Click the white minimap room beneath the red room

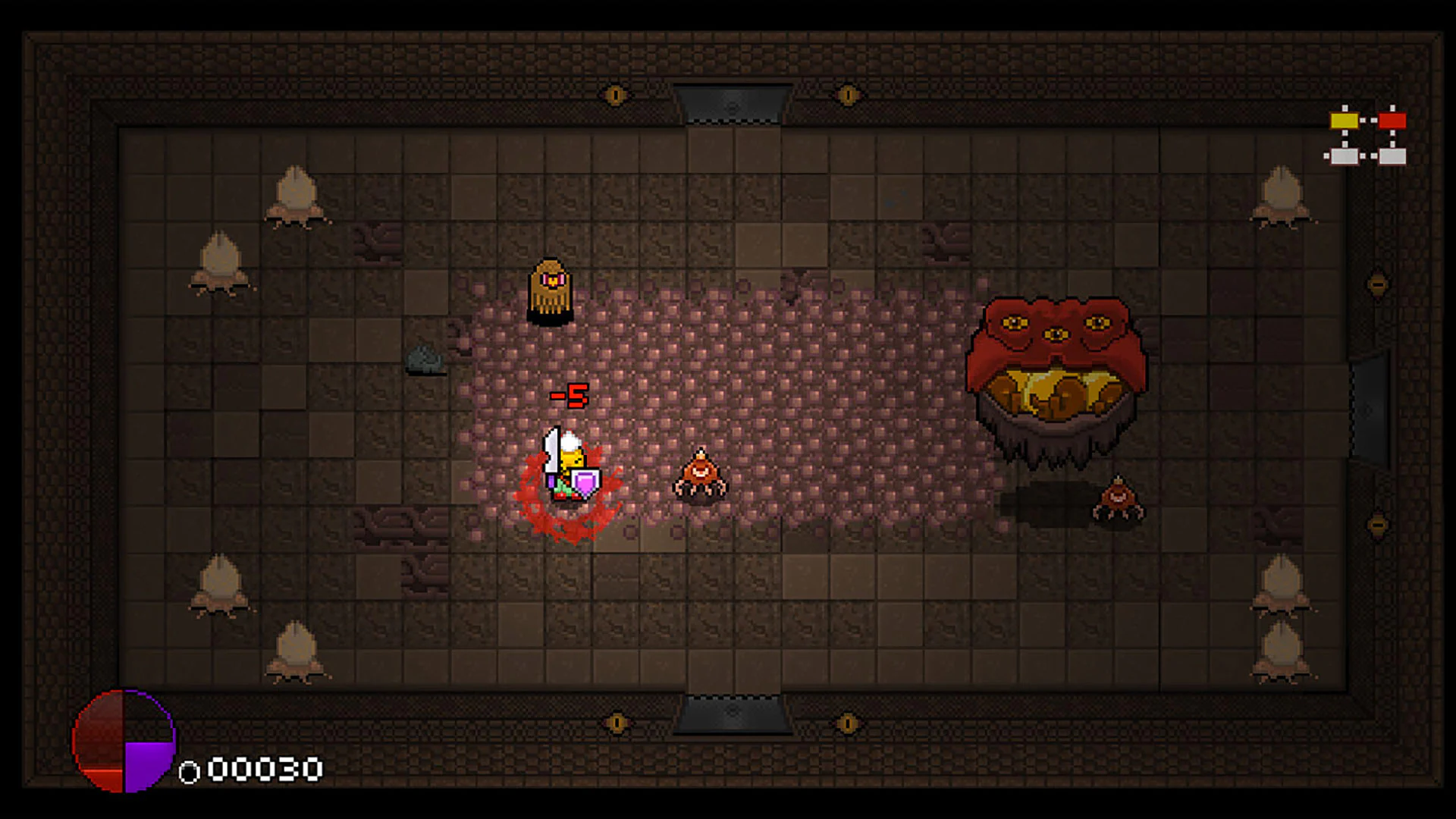[1394, 157]
